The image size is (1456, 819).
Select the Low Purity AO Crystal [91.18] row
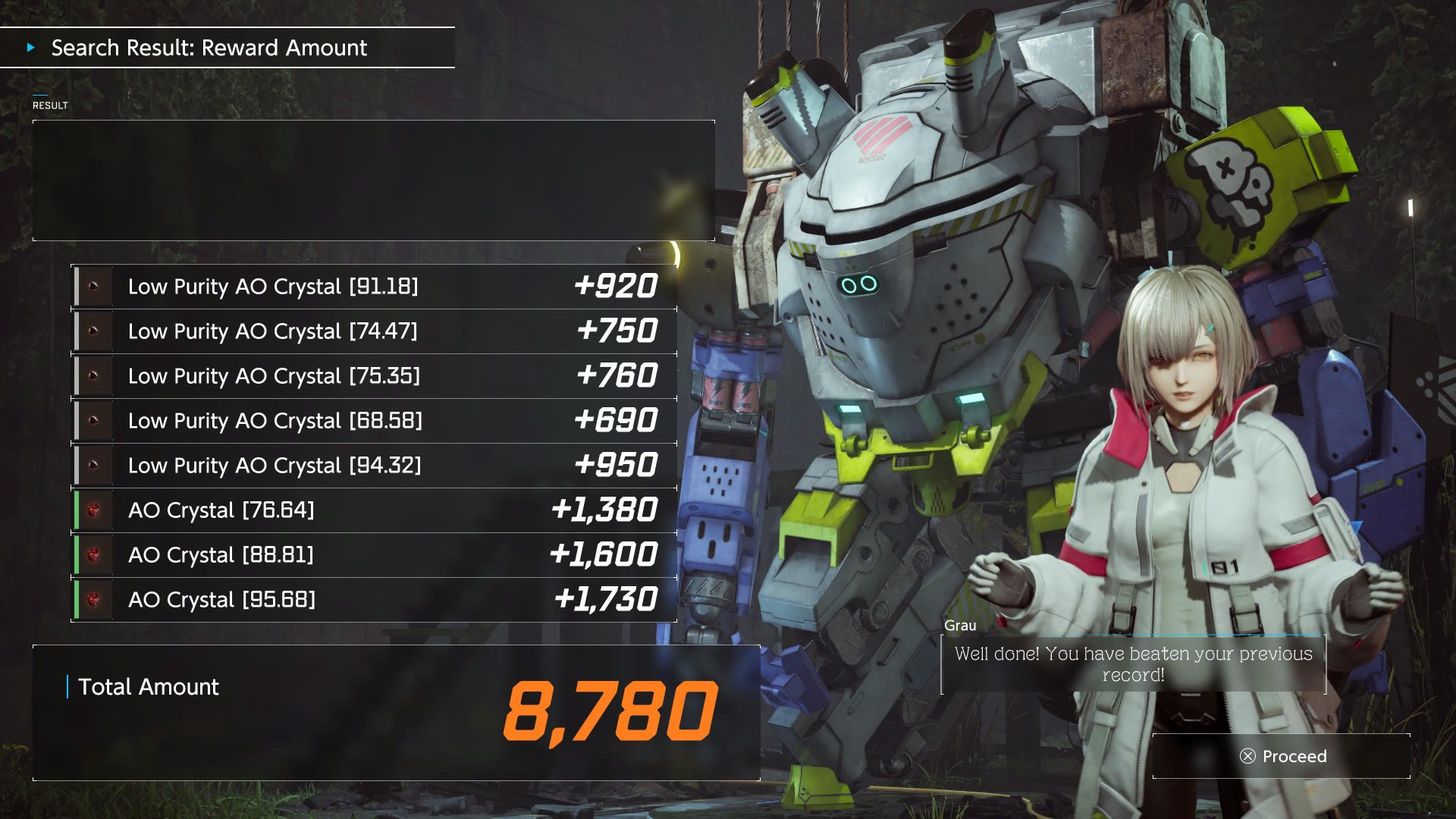[375, 287]
